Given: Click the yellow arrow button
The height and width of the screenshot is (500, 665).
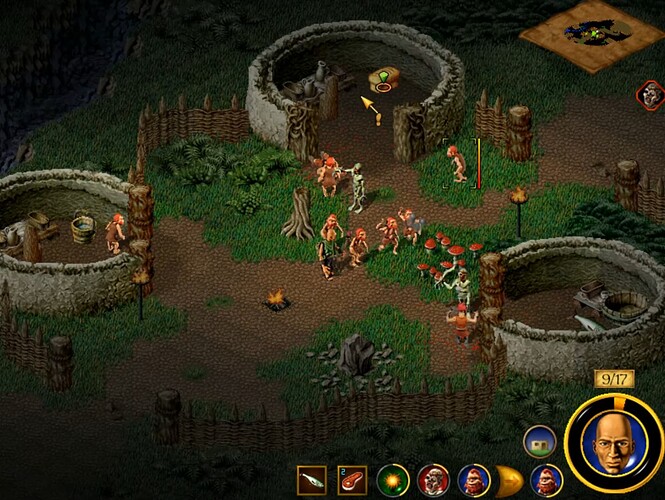Looking at the screenshot, I should tap(511, 481).
